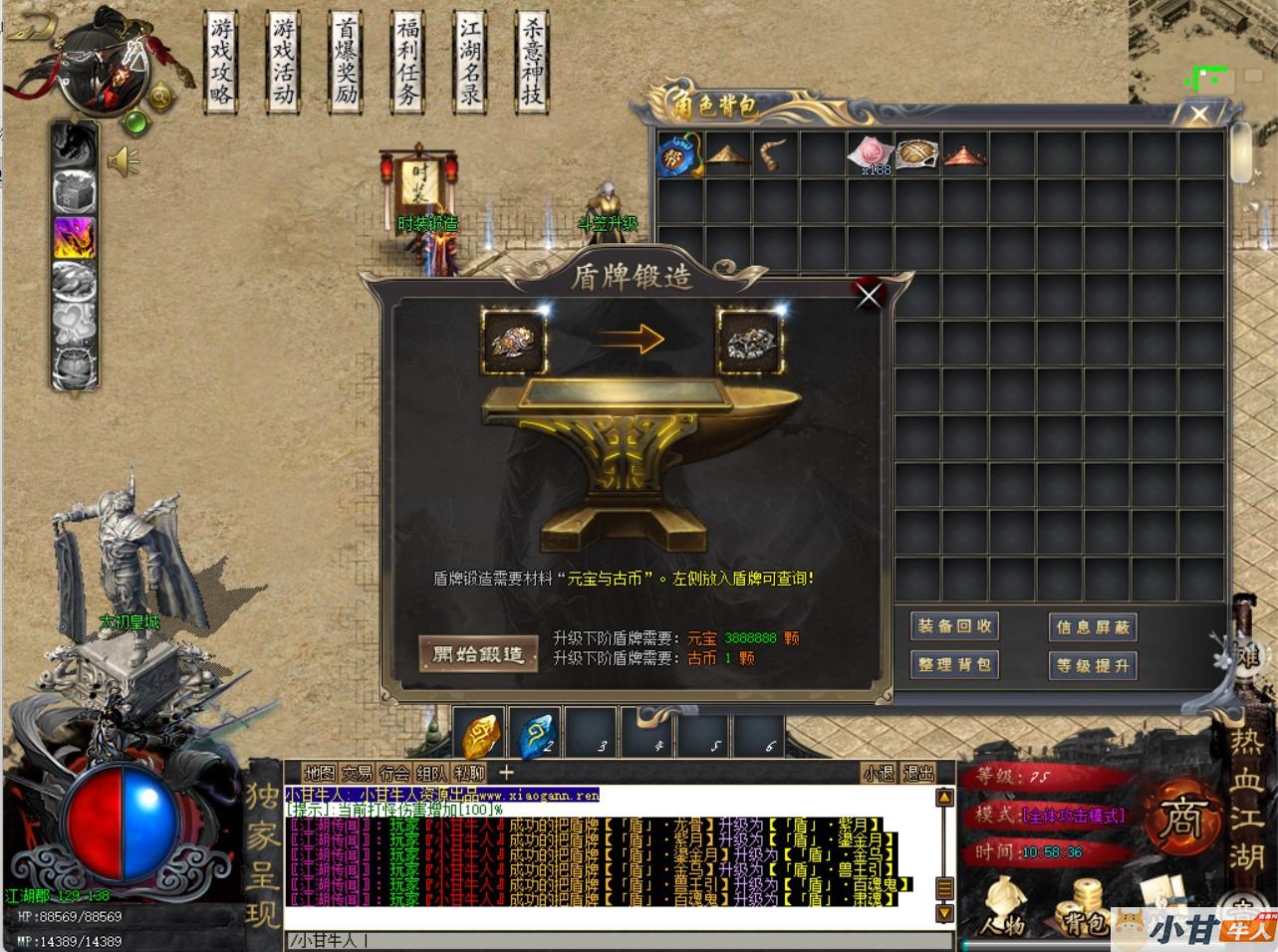Close the 角色背包 inventory panel

[x=1199, y=114]
